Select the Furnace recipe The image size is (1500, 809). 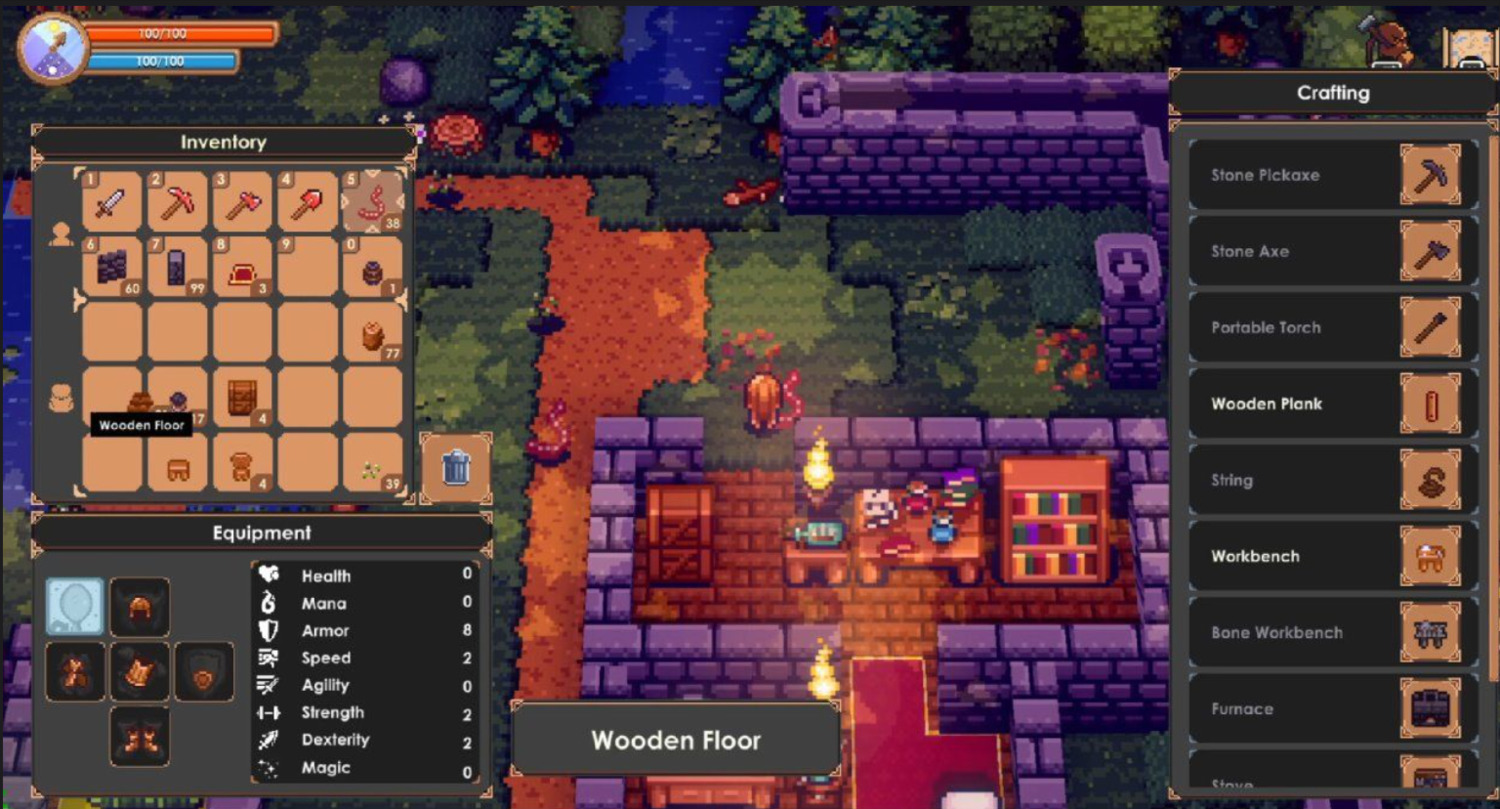(1333, 709)
